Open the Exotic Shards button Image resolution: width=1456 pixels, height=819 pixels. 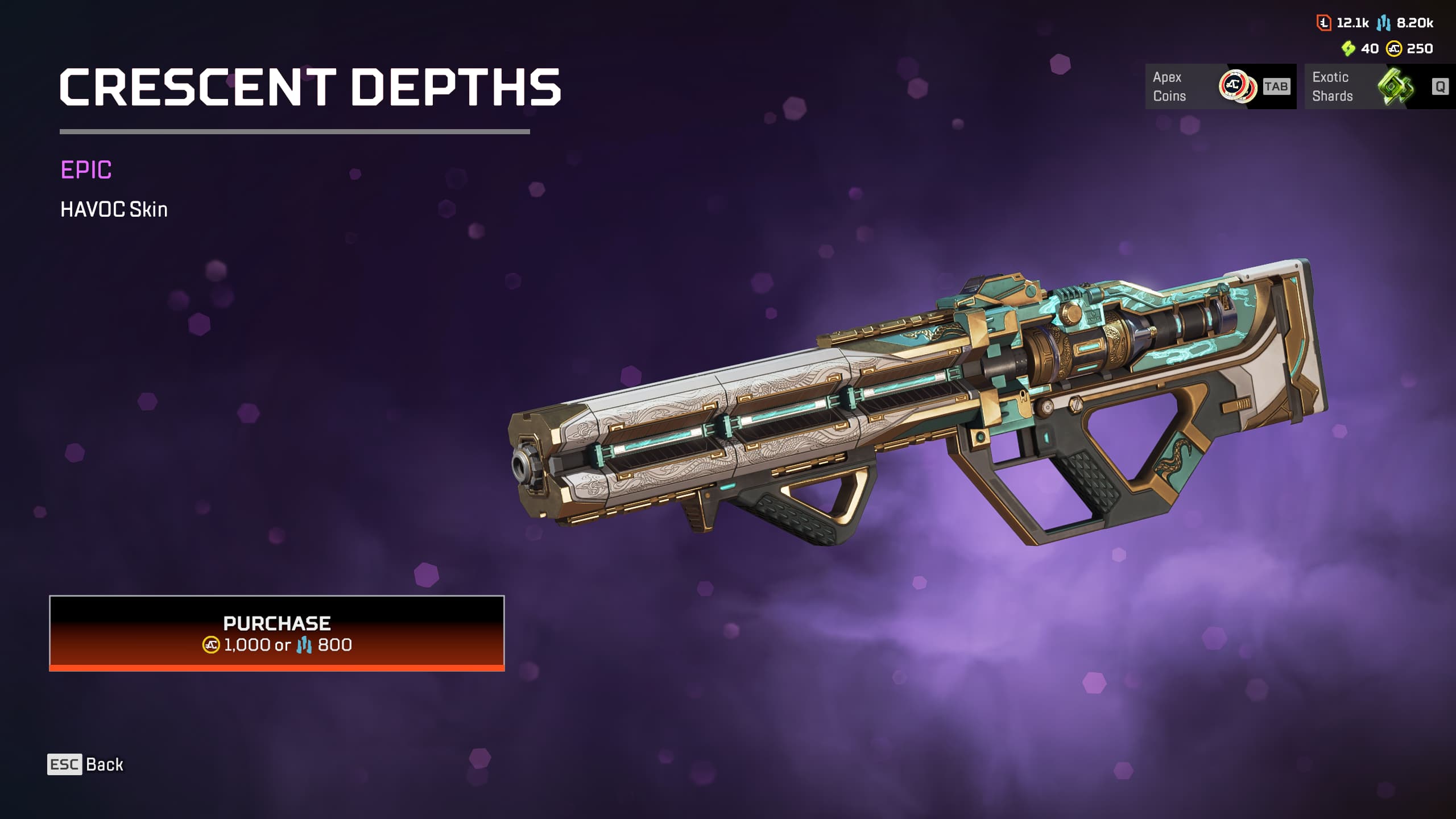pyautogui.click(x=1379, y=86)
